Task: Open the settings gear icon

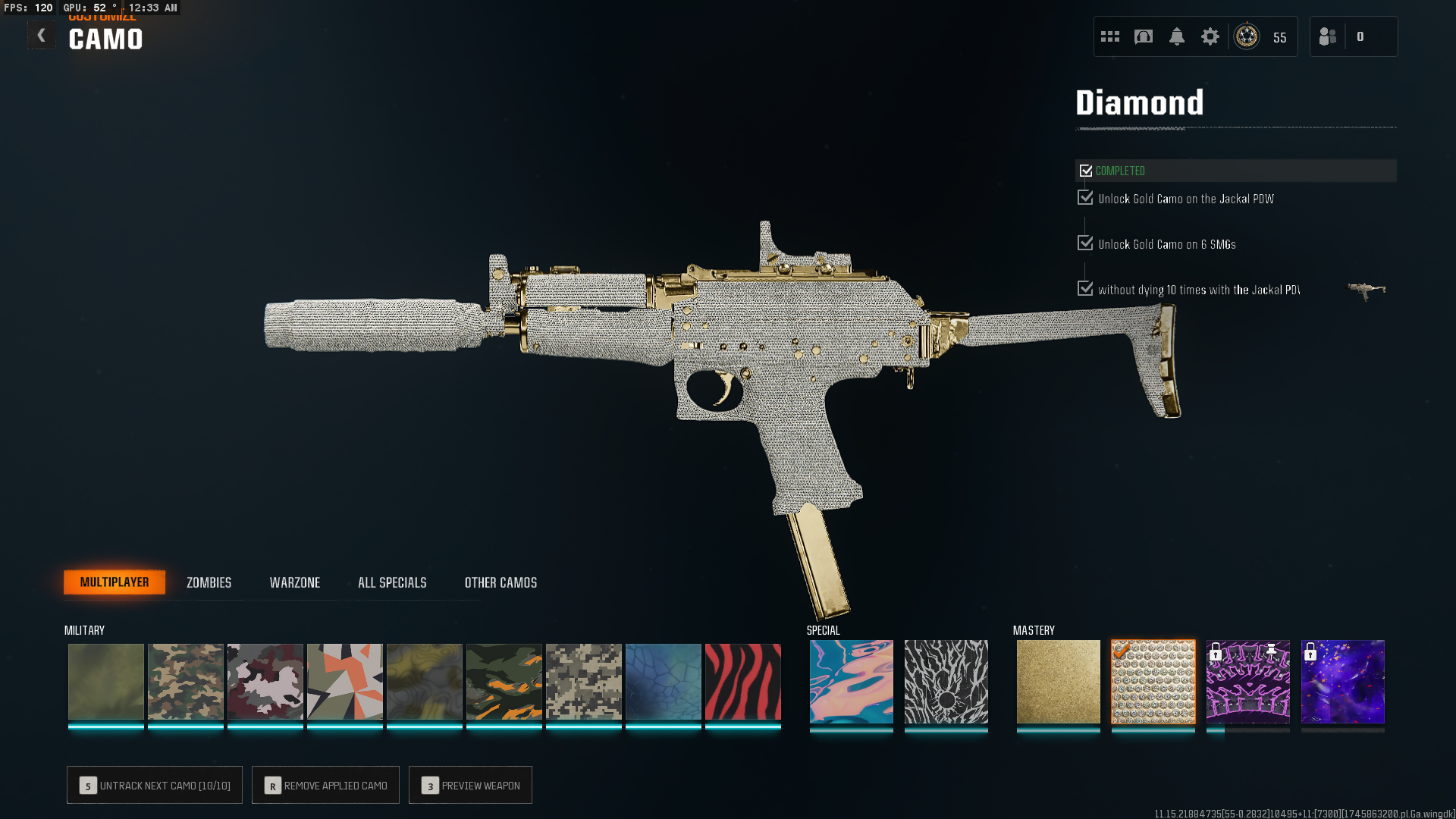Action: point(1210,36)
